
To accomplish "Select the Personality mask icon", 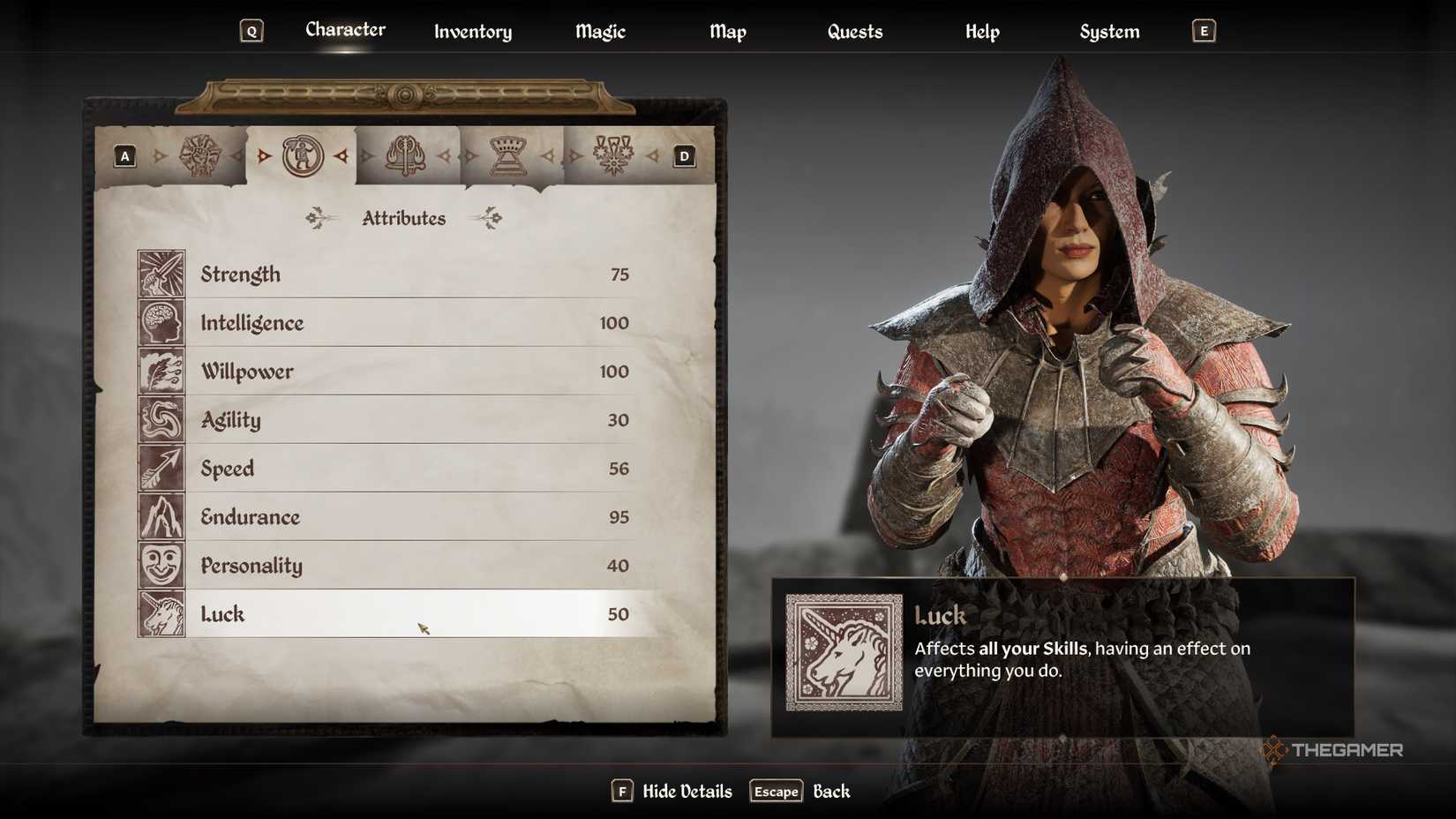I will [161, 566].
